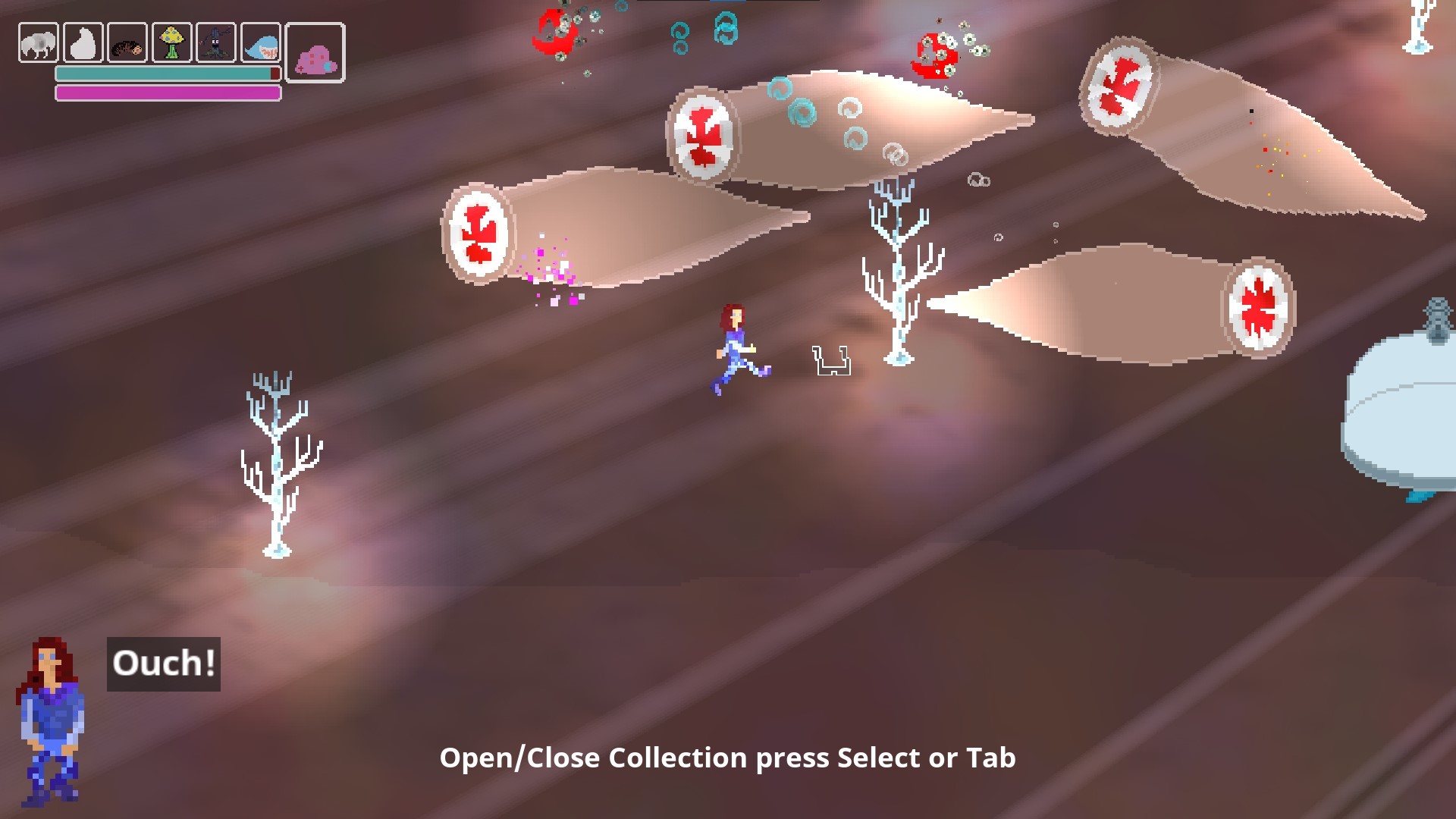Select the hedgehog creature in the collection bar
The image size is (1456, 819).
(x=128, y=42)
